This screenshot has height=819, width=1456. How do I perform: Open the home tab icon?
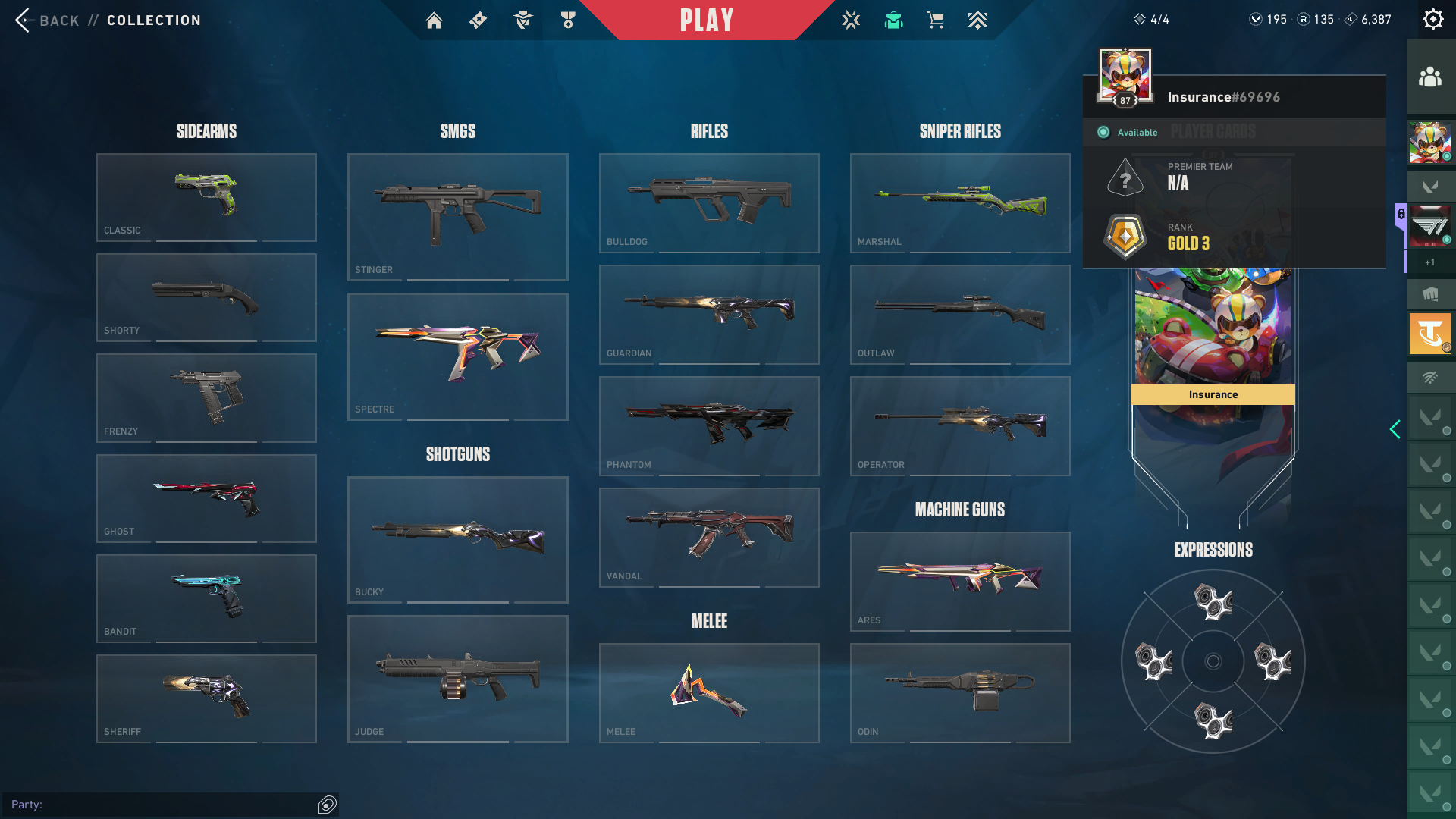pyautogui.click(x=434, y=20)
